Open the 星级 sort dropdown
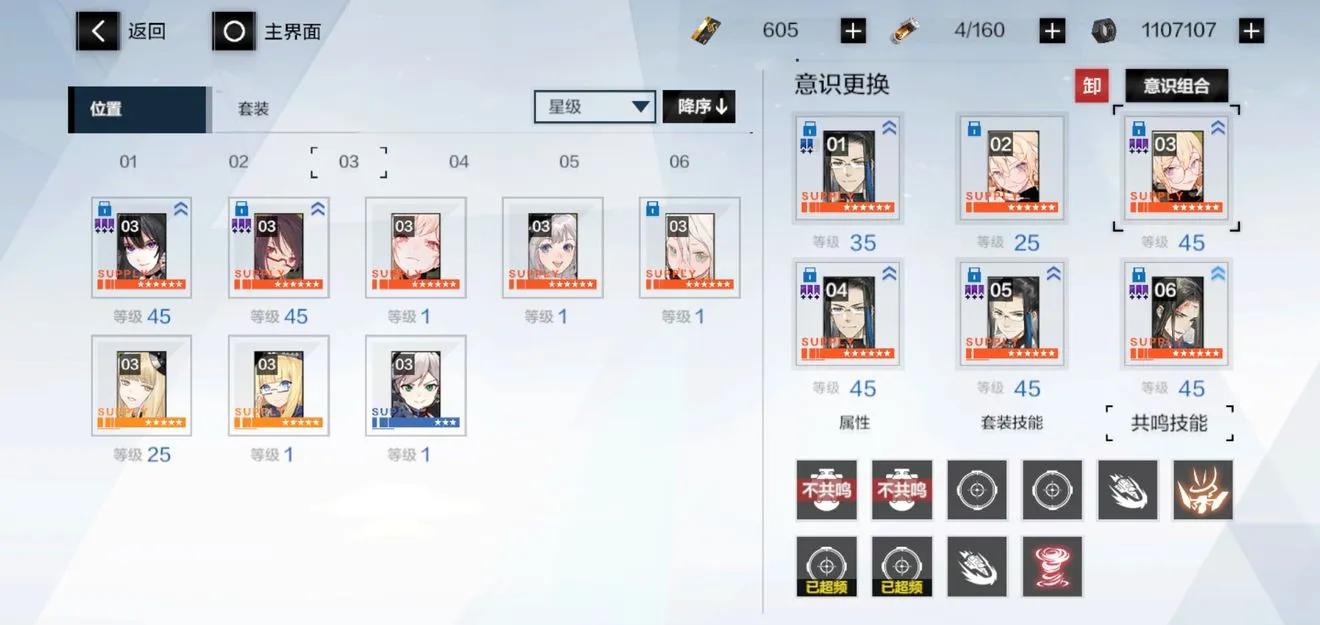Image resolution: width=1320 pixels, height=625 pixels. [594, 107]
